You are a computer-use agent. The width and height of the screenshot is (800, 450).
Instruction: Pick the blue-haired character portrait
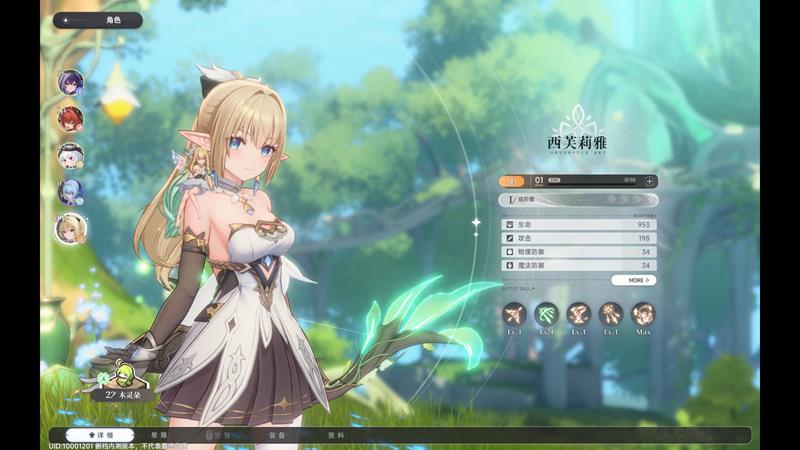[x=70, y=191]
